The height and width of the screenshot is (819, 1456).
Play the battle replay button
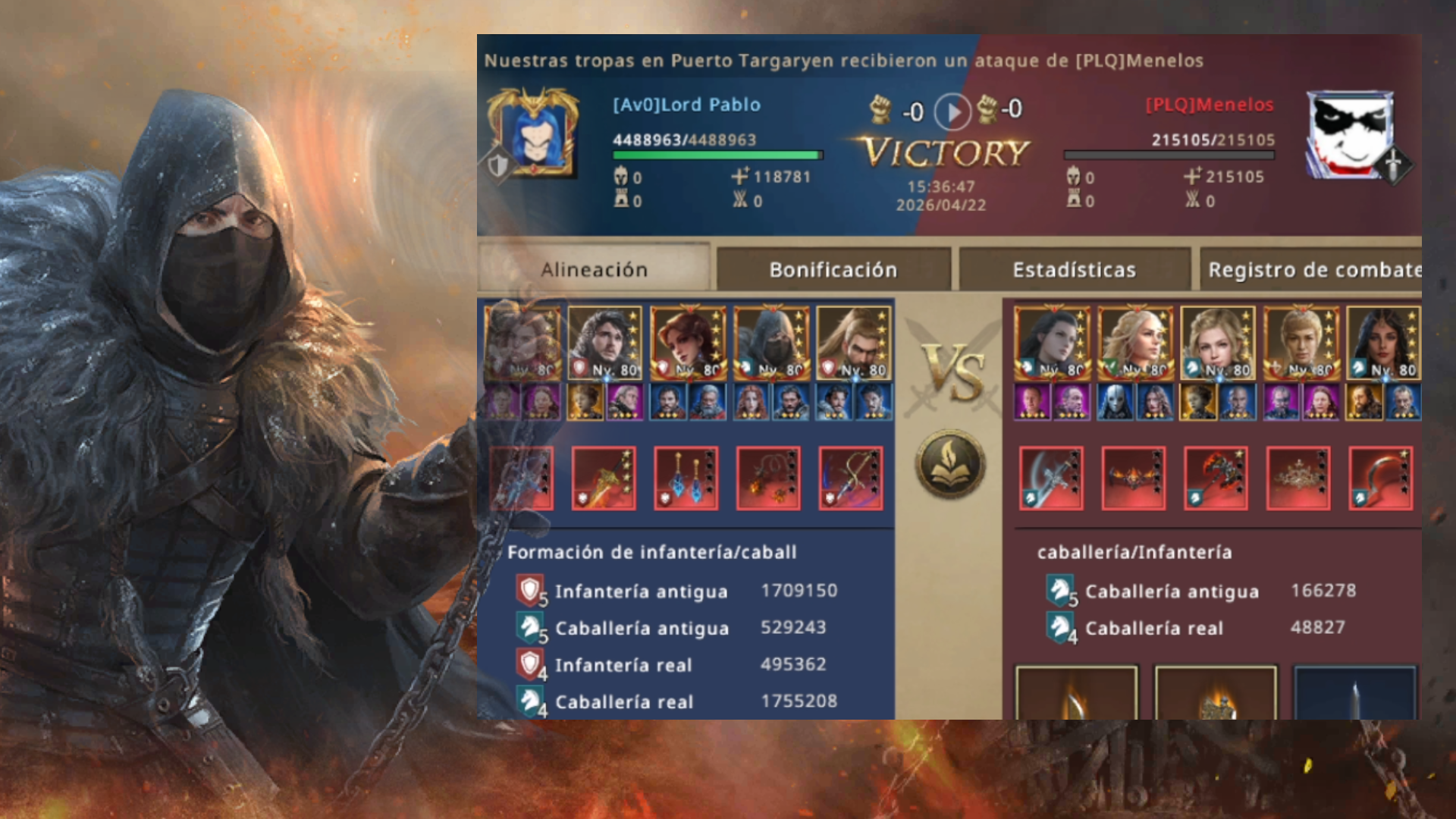click(952, 112)
